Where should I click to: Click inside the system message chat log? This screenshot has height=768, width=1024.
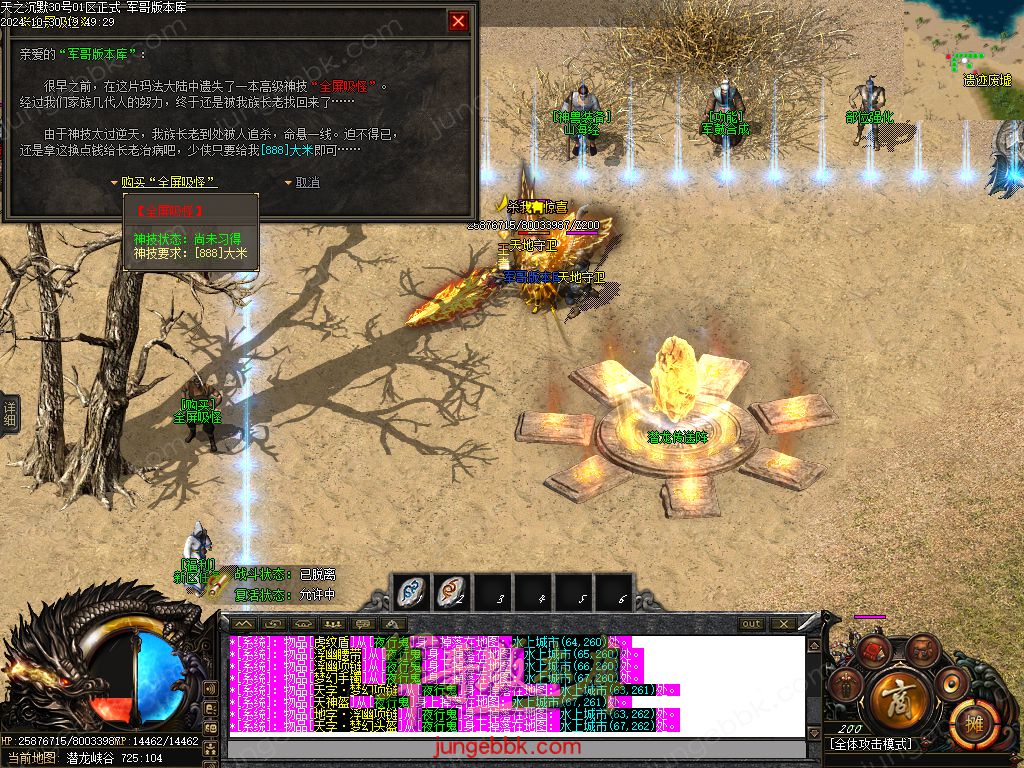516,686
